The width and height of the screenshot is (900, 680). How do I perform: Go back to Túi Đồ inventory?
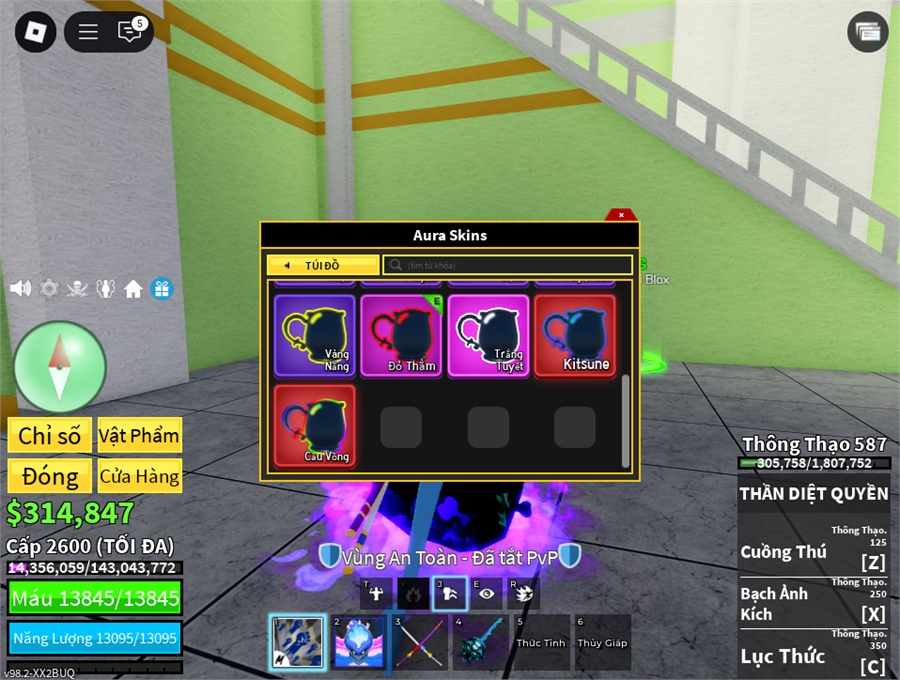pos(323,265)
